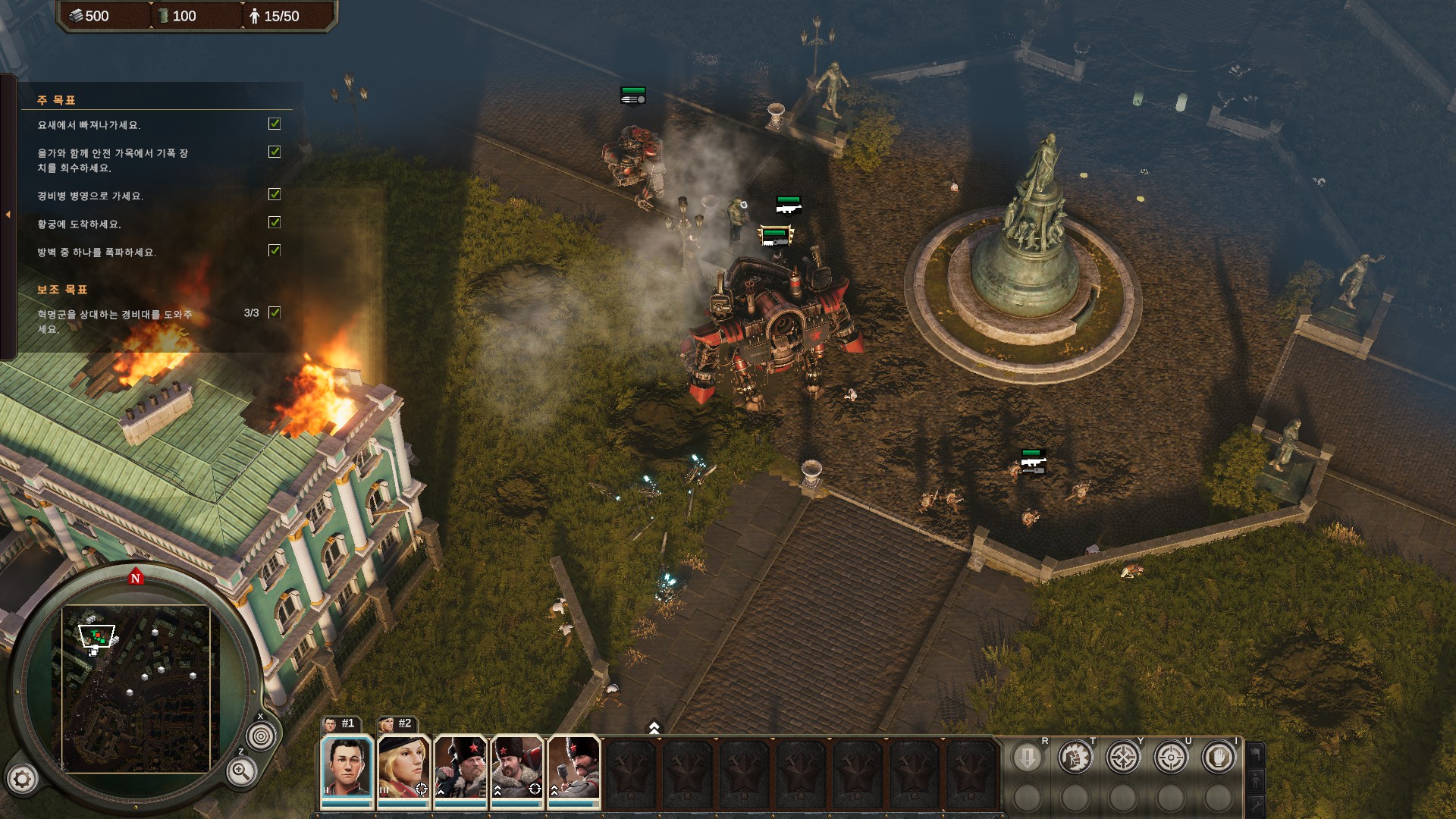Activate the hold-position open hand command
Image resolution: width=1456 pixels, height=819 pixels.
(1219, 758)
